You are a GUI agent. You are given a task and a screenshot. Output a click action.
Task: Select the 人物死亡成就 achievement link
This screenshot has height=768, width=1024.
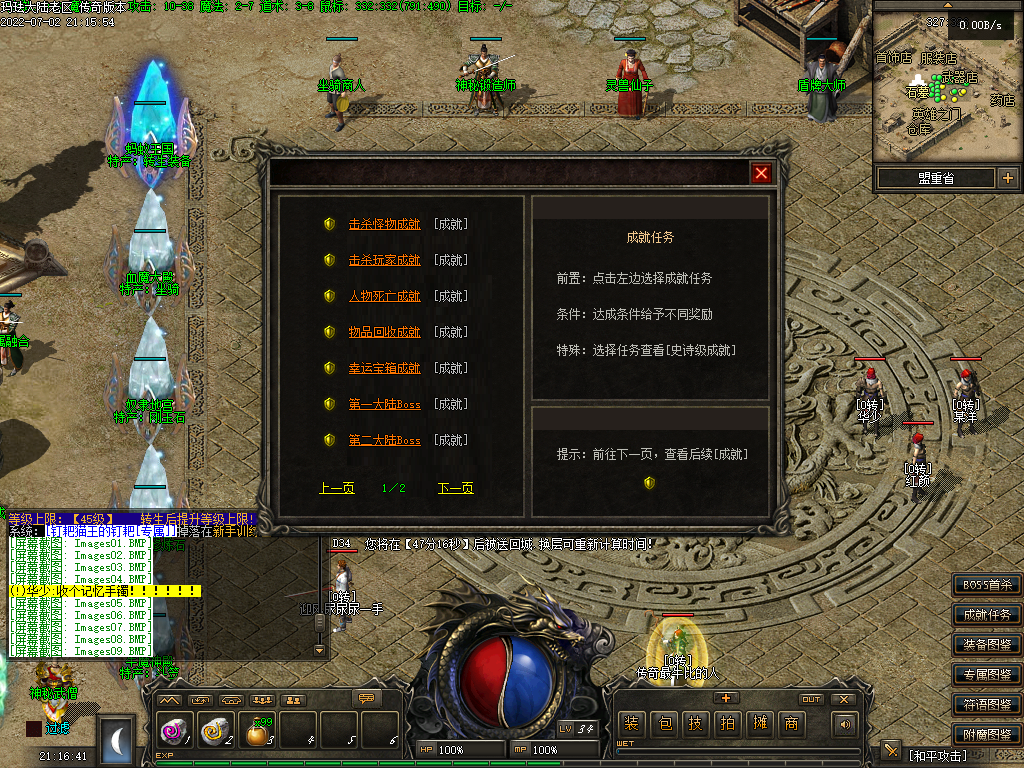(x=384, y=296)
